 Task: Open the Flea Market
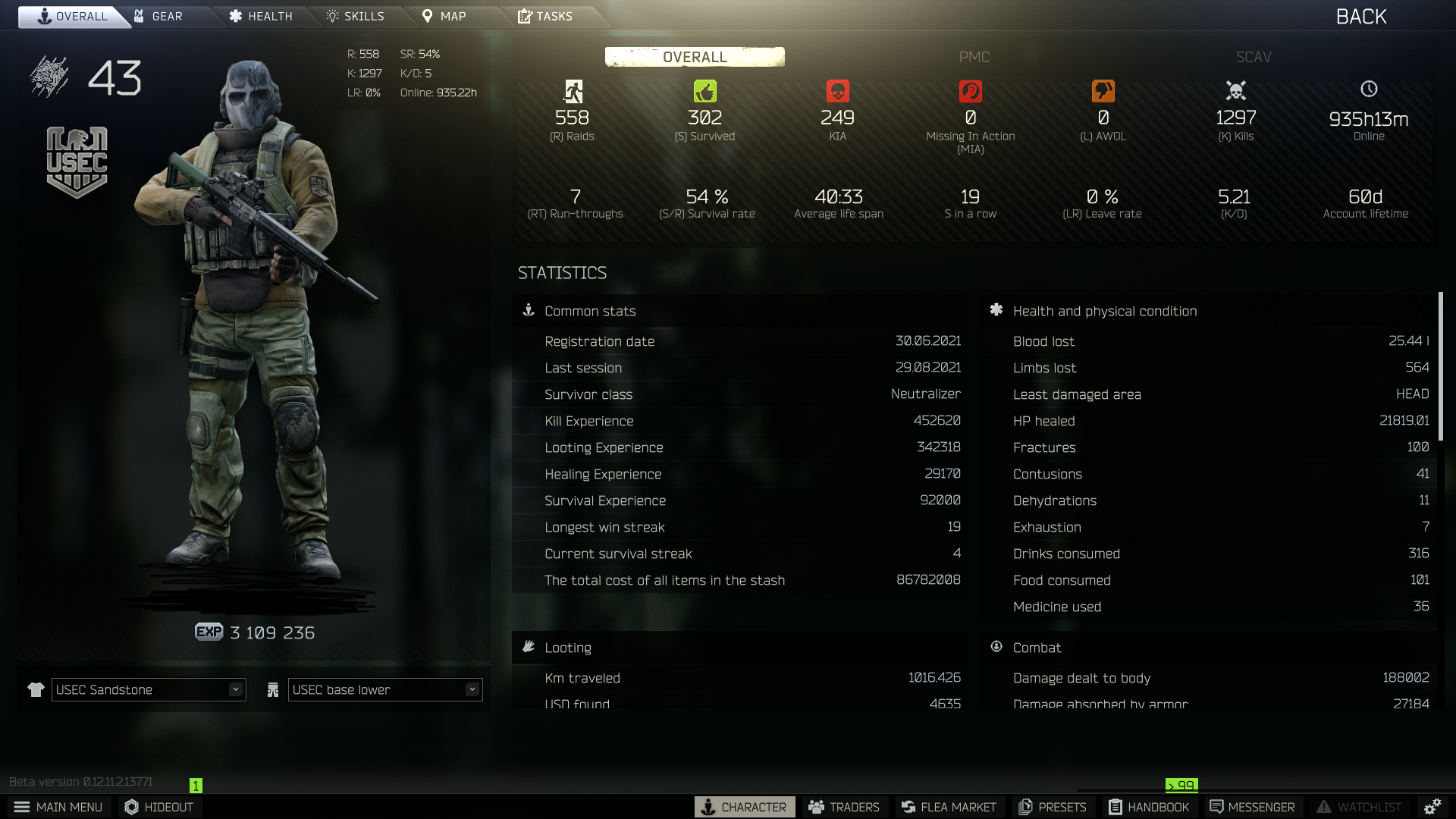coord(949,807)
